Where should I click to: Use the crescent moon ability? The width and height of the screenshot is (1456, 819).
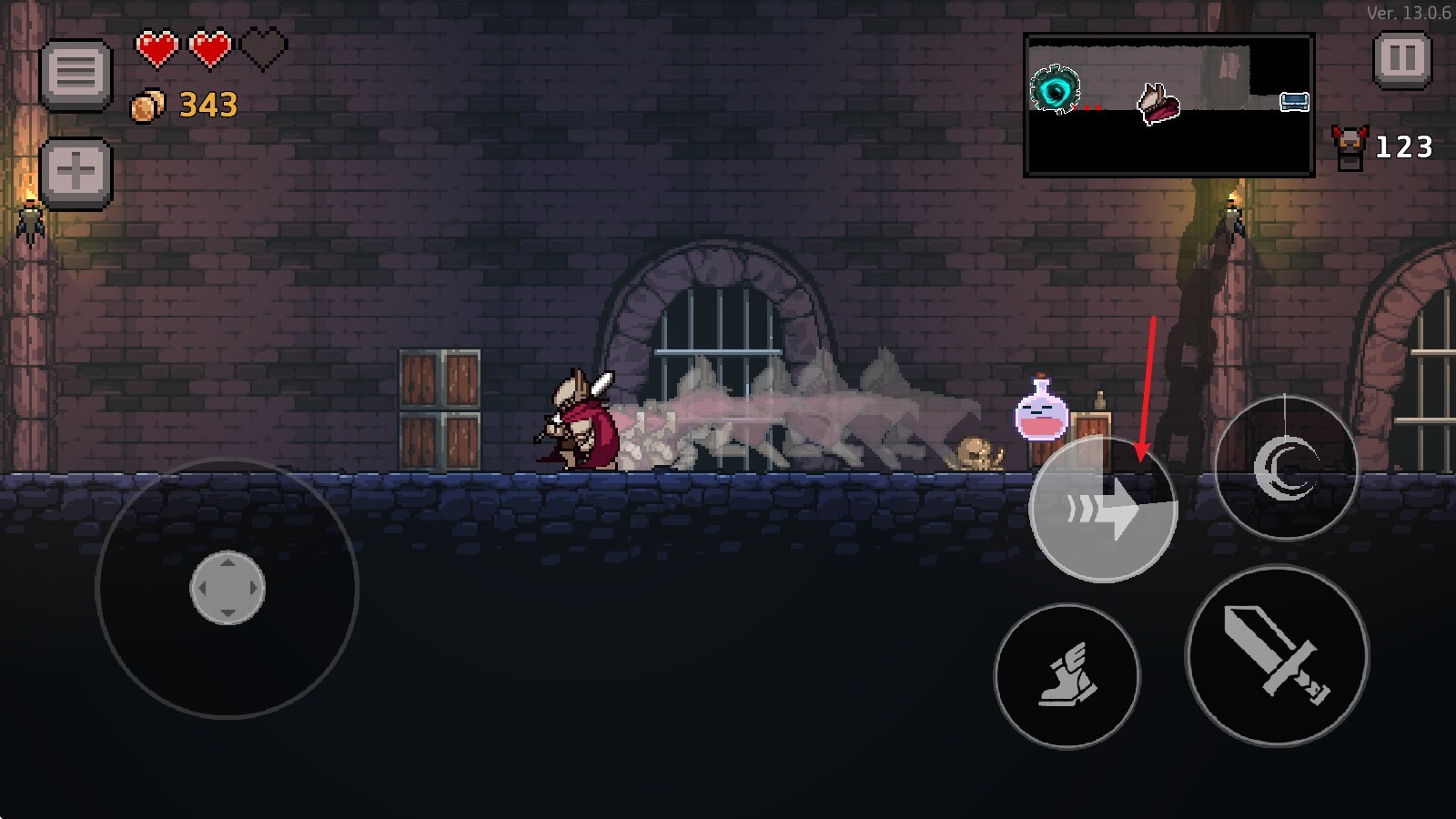click(1285, 468)
